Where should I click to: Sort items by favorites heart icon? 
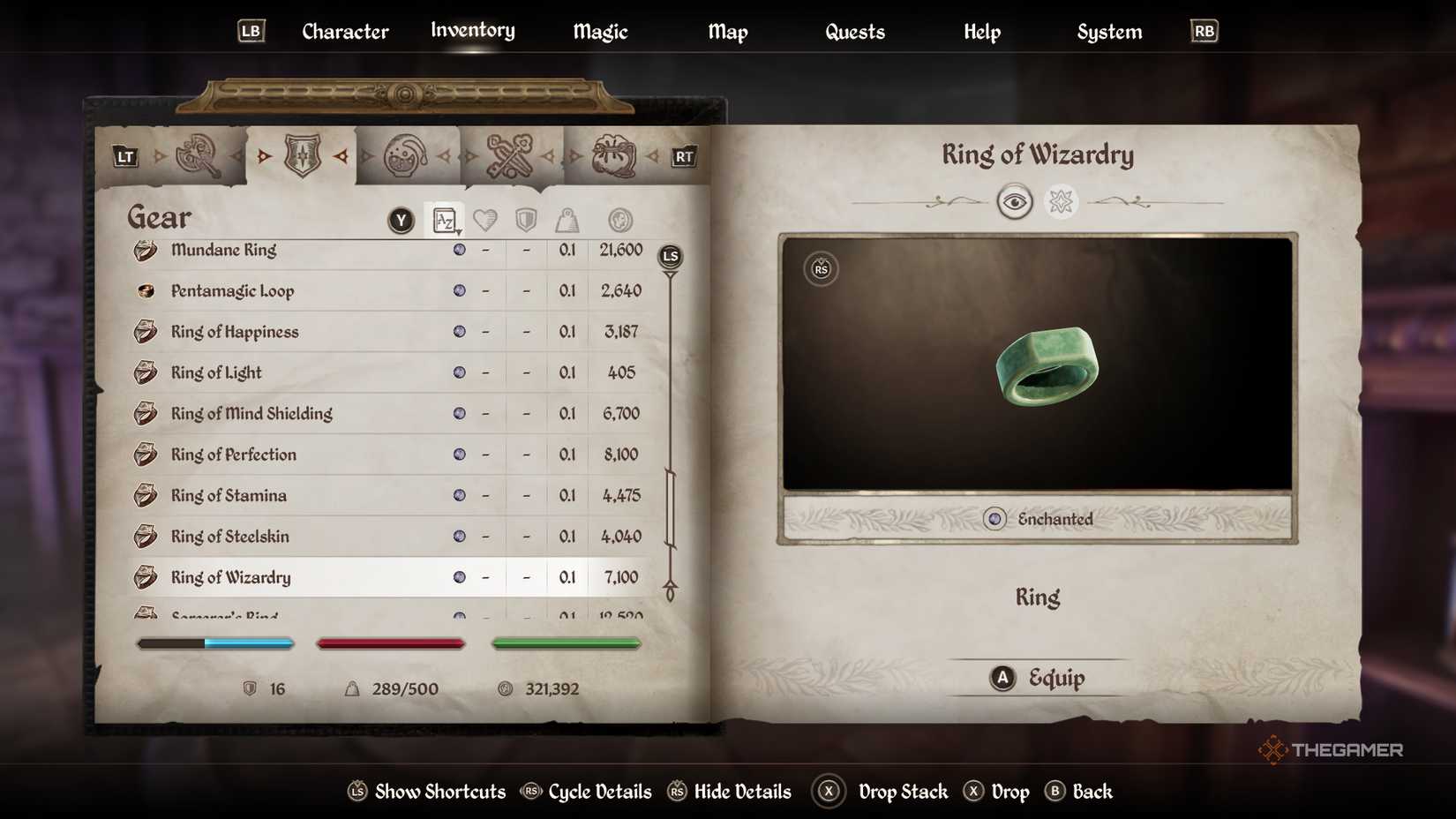pos(486,220)
